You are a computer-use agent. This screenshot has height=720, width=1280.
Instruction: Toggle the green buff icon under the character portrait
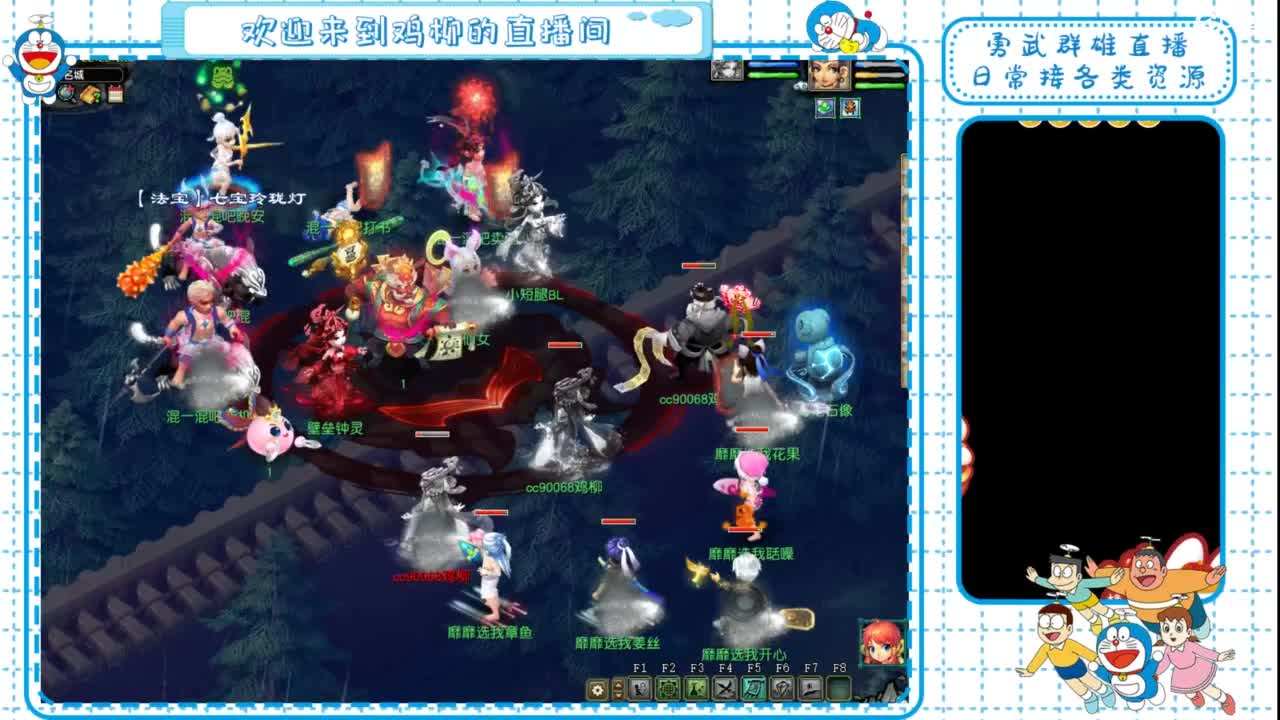point(825,107)
